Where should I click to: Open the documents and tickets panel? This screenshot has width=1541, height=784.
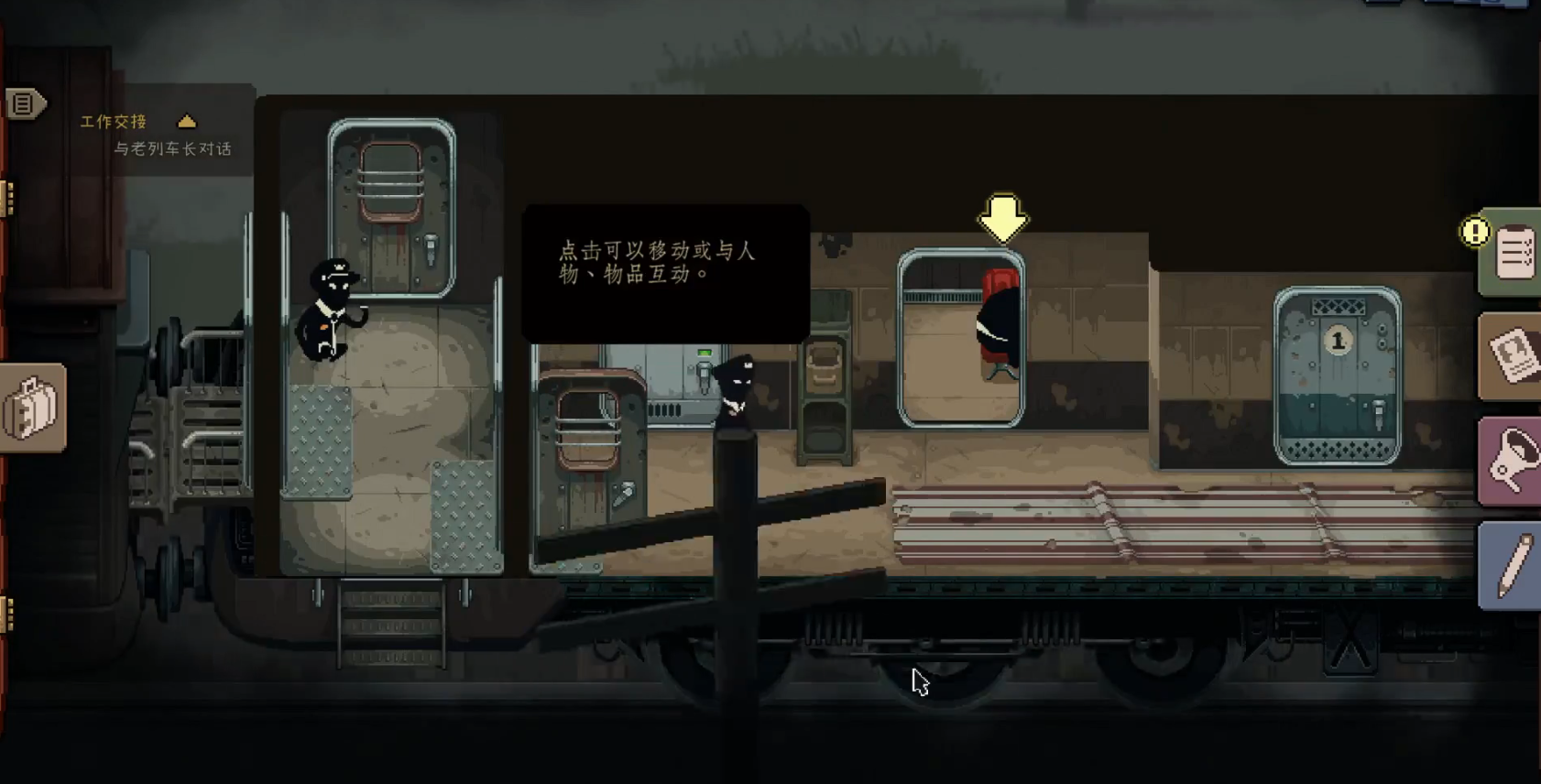click(1514, 355)
